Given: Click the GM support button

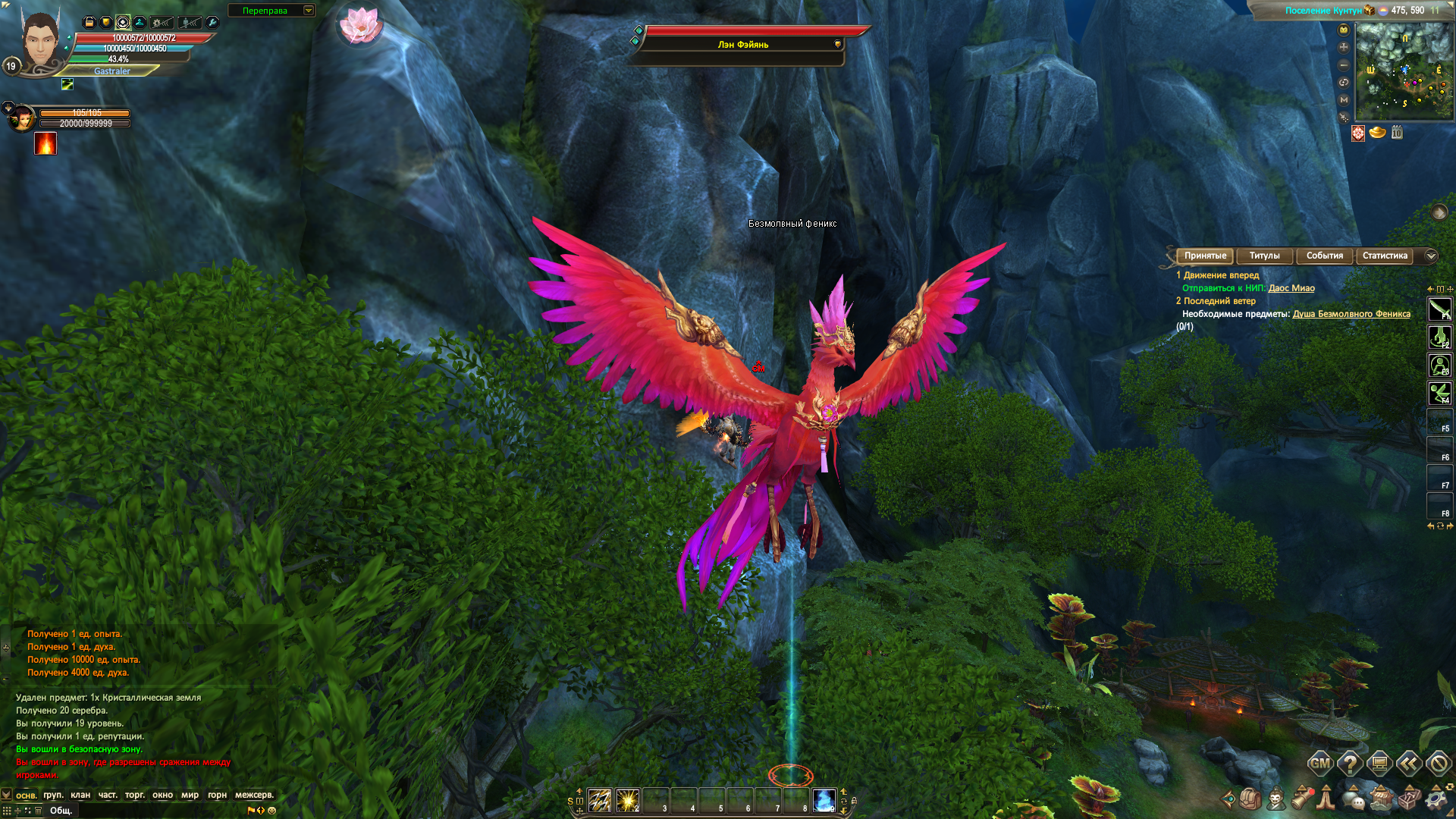Looking at the screenshot, I should (x=1320, y=764).
